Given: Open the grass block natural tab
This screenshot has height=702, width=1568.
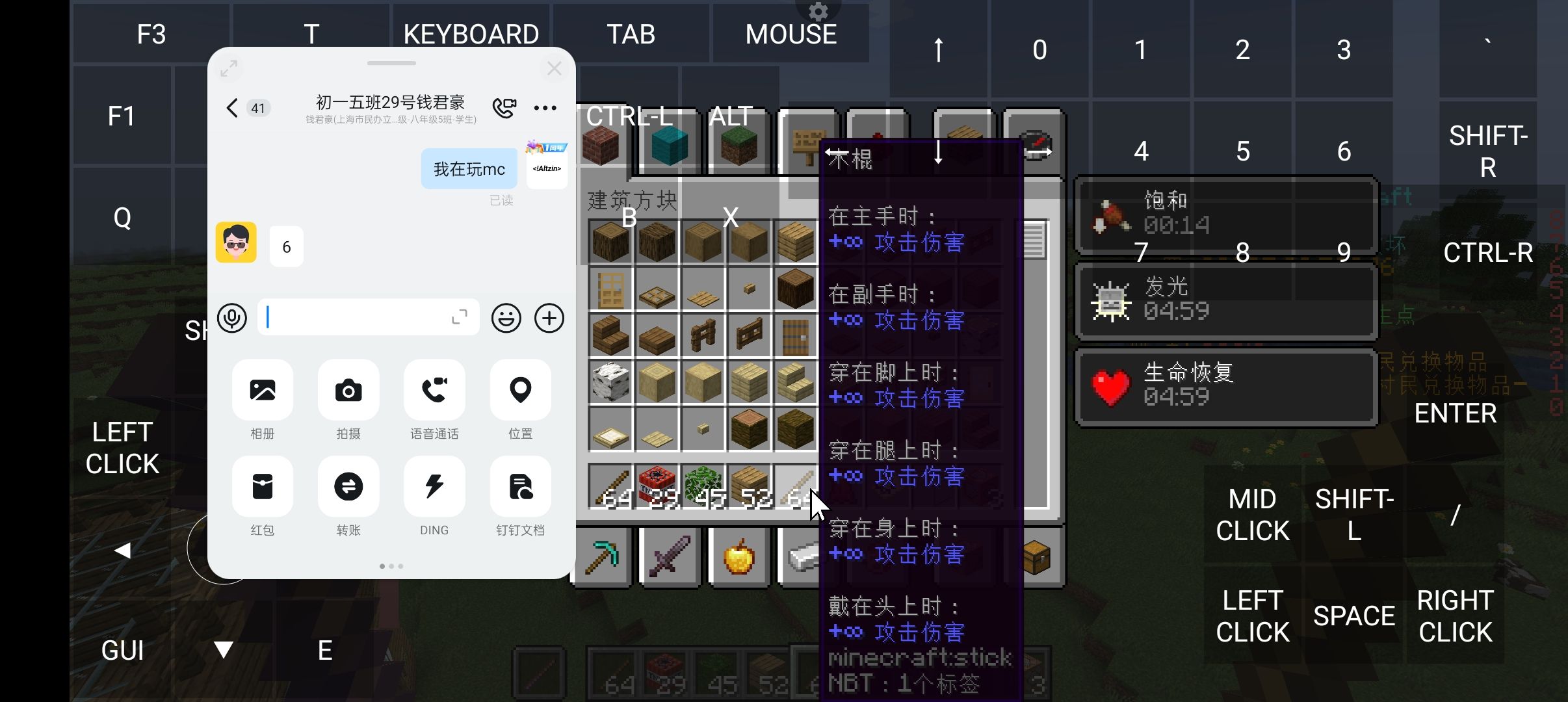Looking at the screenshot, I should point(738,145).
